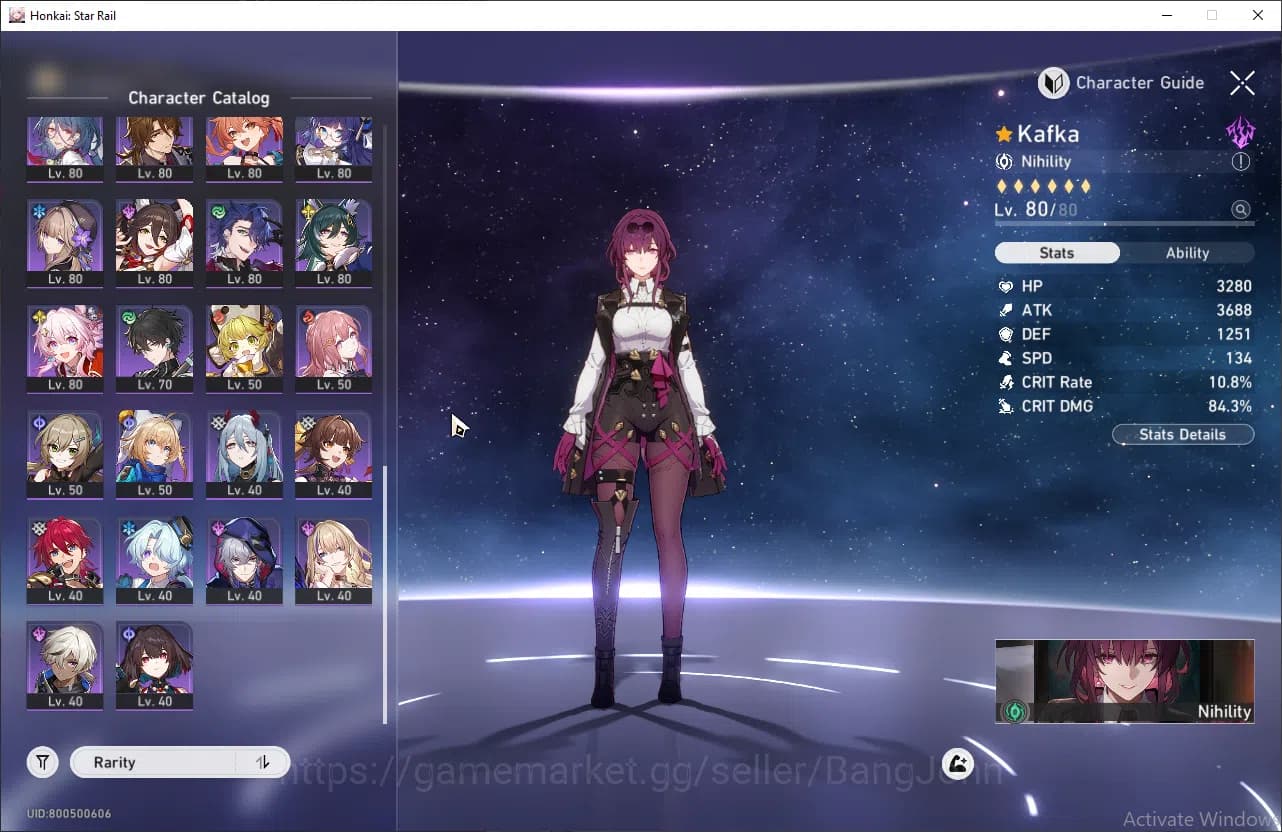Select the Stats tab
This screenshot has width=1282, height=832.
(x=1057, y=253)
